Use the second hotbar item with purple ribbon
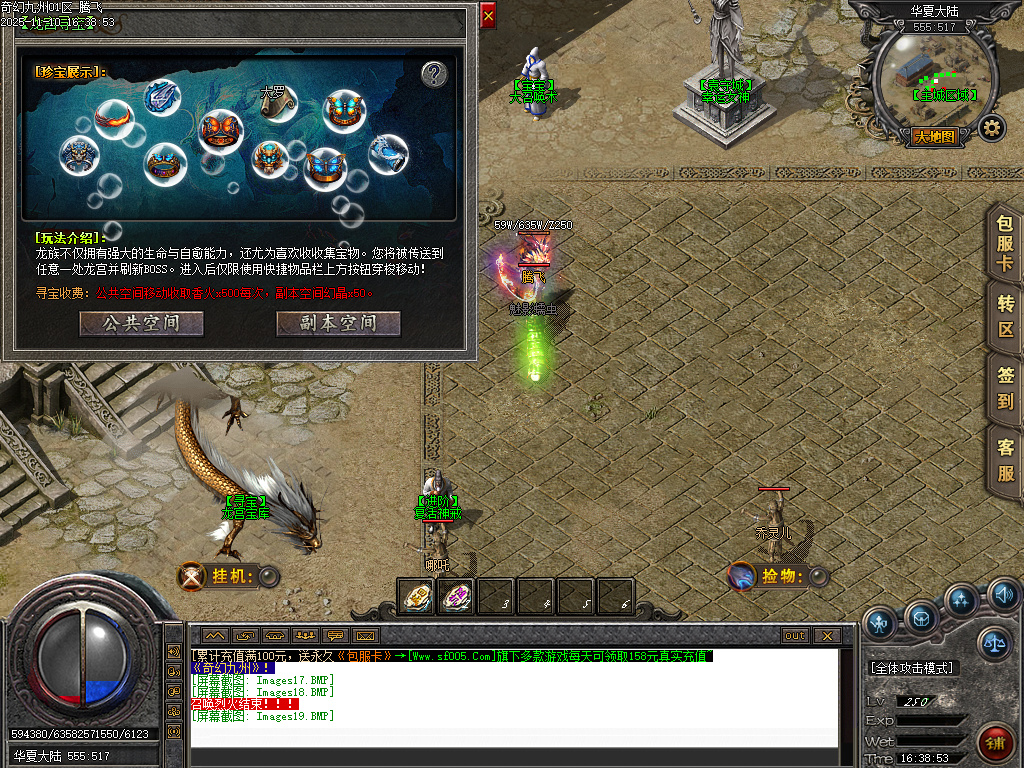Viewport: 1024px width, 768px height. tap(456, 596)
